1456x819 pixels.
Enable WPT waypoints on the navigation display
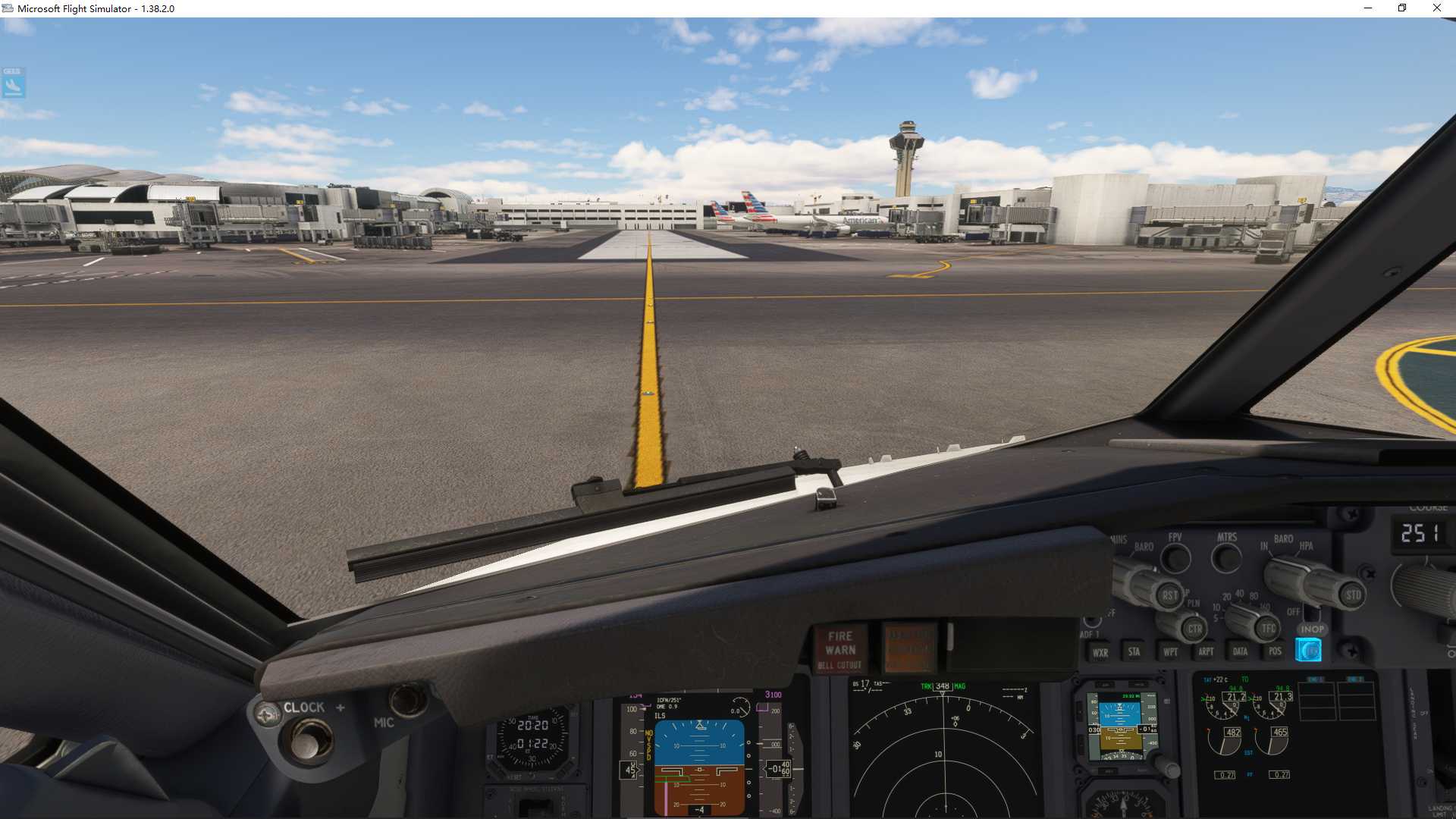pyautogui.click(x=1171, y=652)
